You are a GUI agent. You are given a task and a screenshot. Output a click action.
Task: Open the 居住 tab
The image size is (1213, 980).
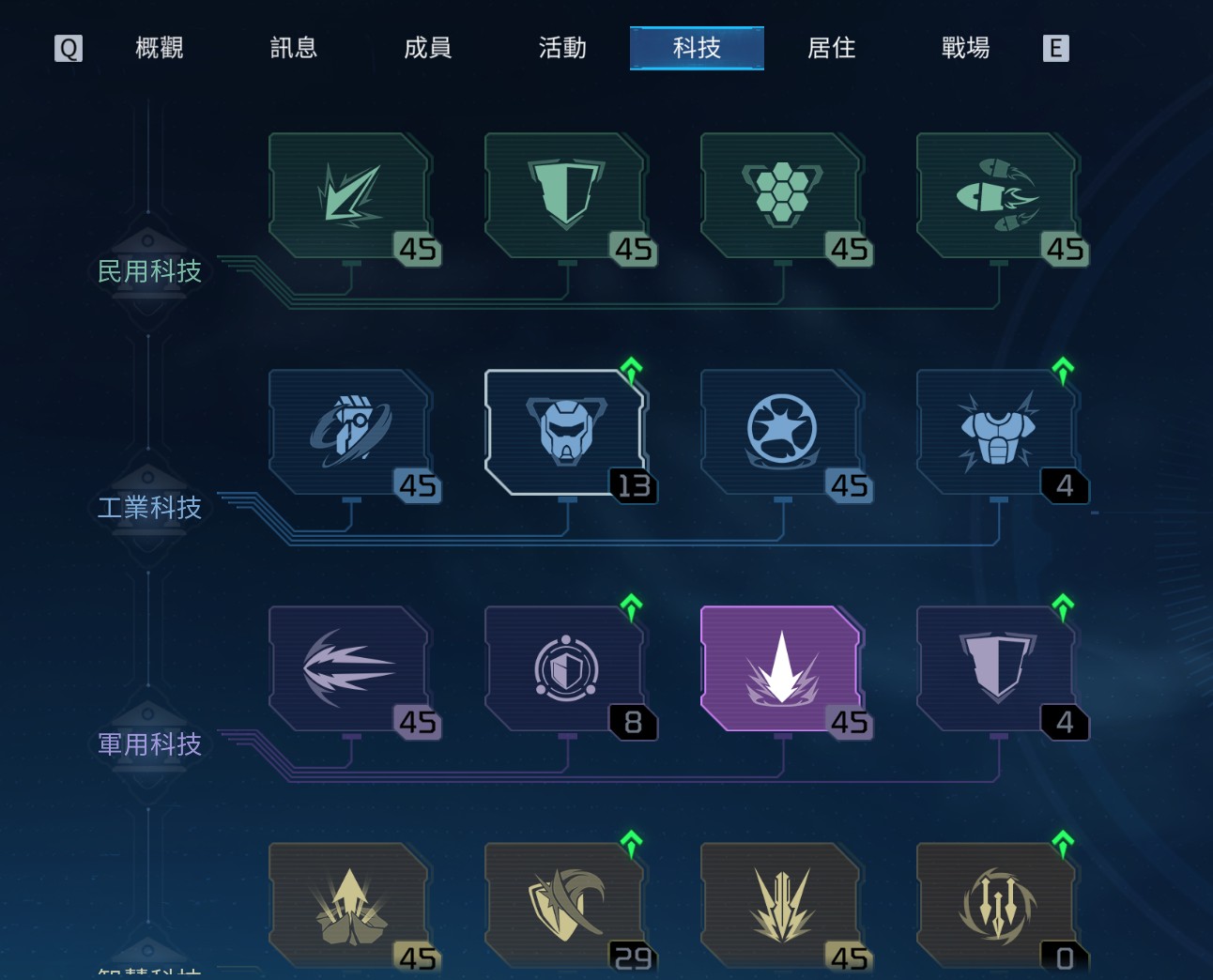click(831, 48)
